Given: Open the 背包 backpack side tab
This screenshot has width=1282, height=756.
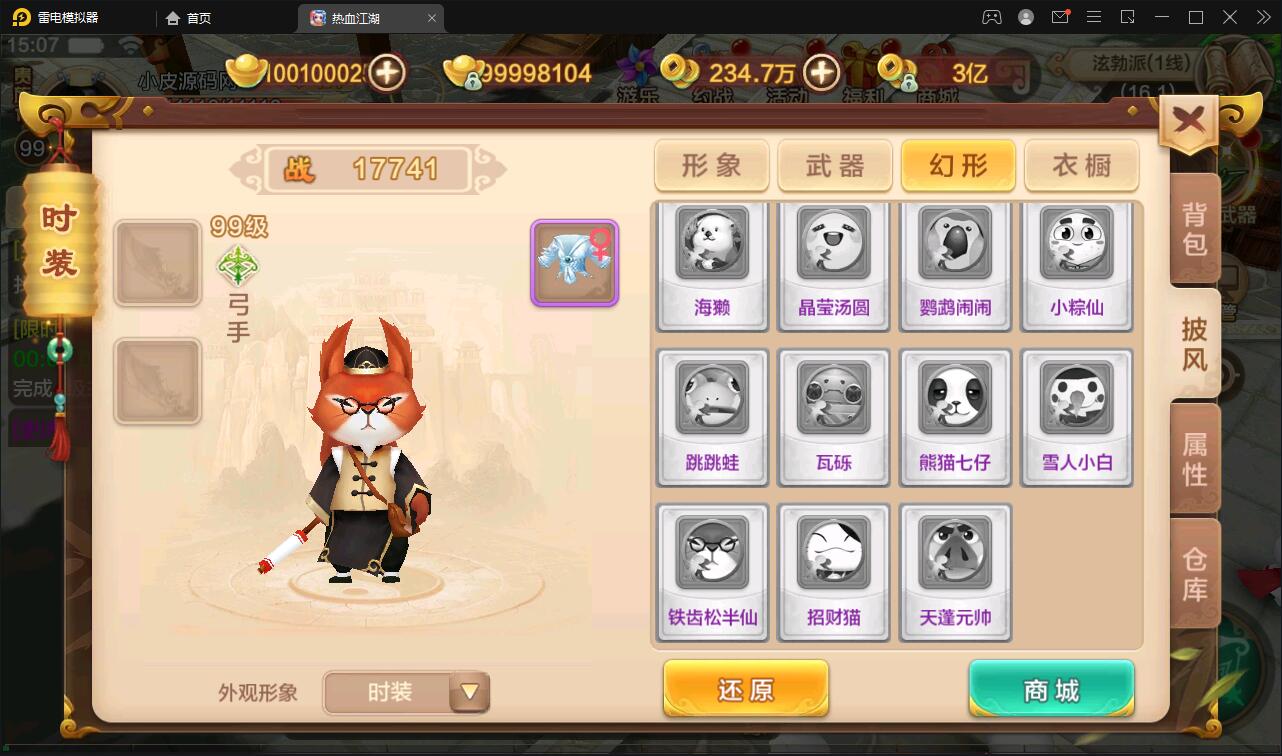Looking at the screenshot, I should pyautogui.click(x=1195, y=225).
